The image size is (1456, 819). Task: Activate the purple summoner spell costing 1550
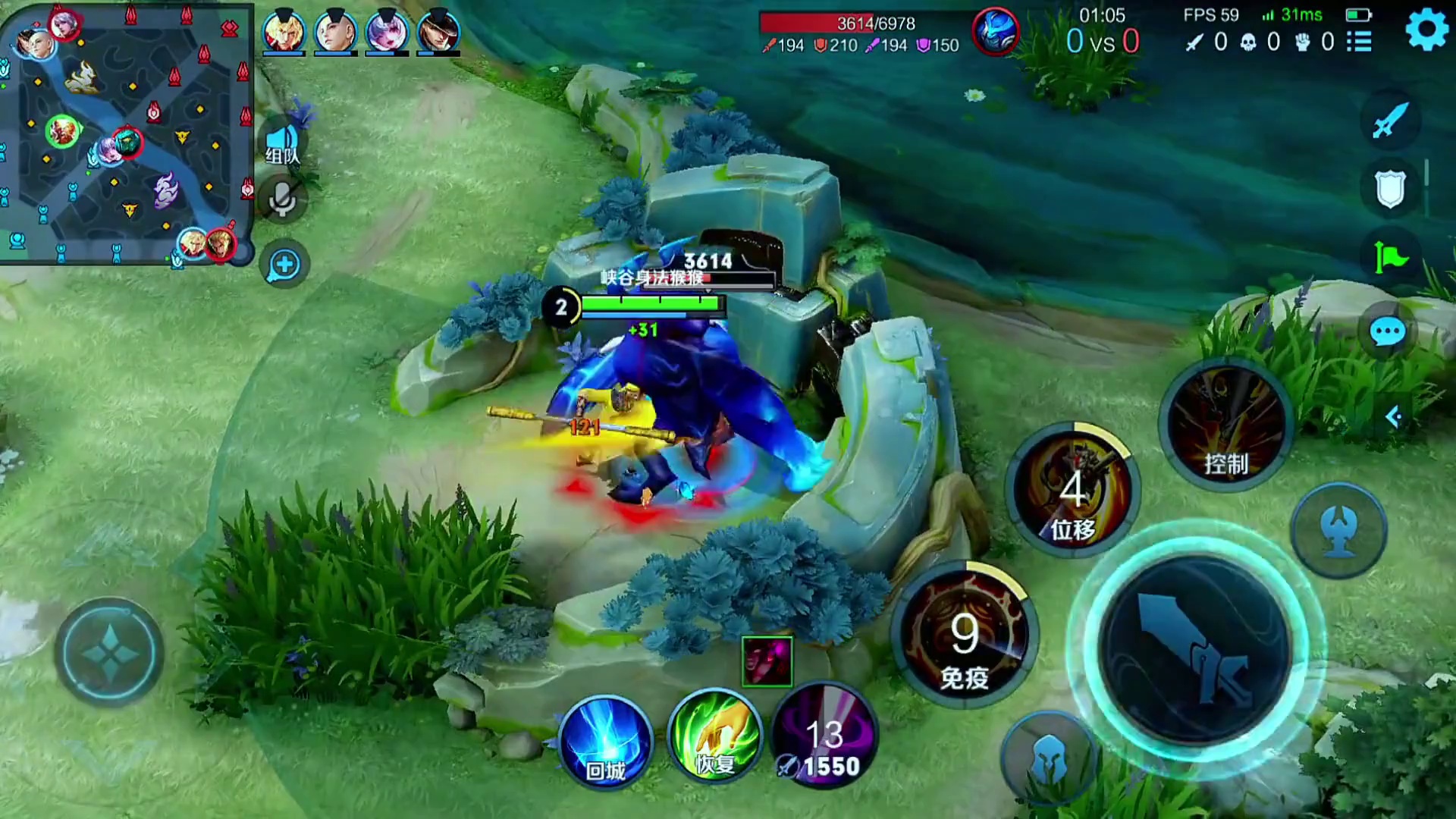825,737
